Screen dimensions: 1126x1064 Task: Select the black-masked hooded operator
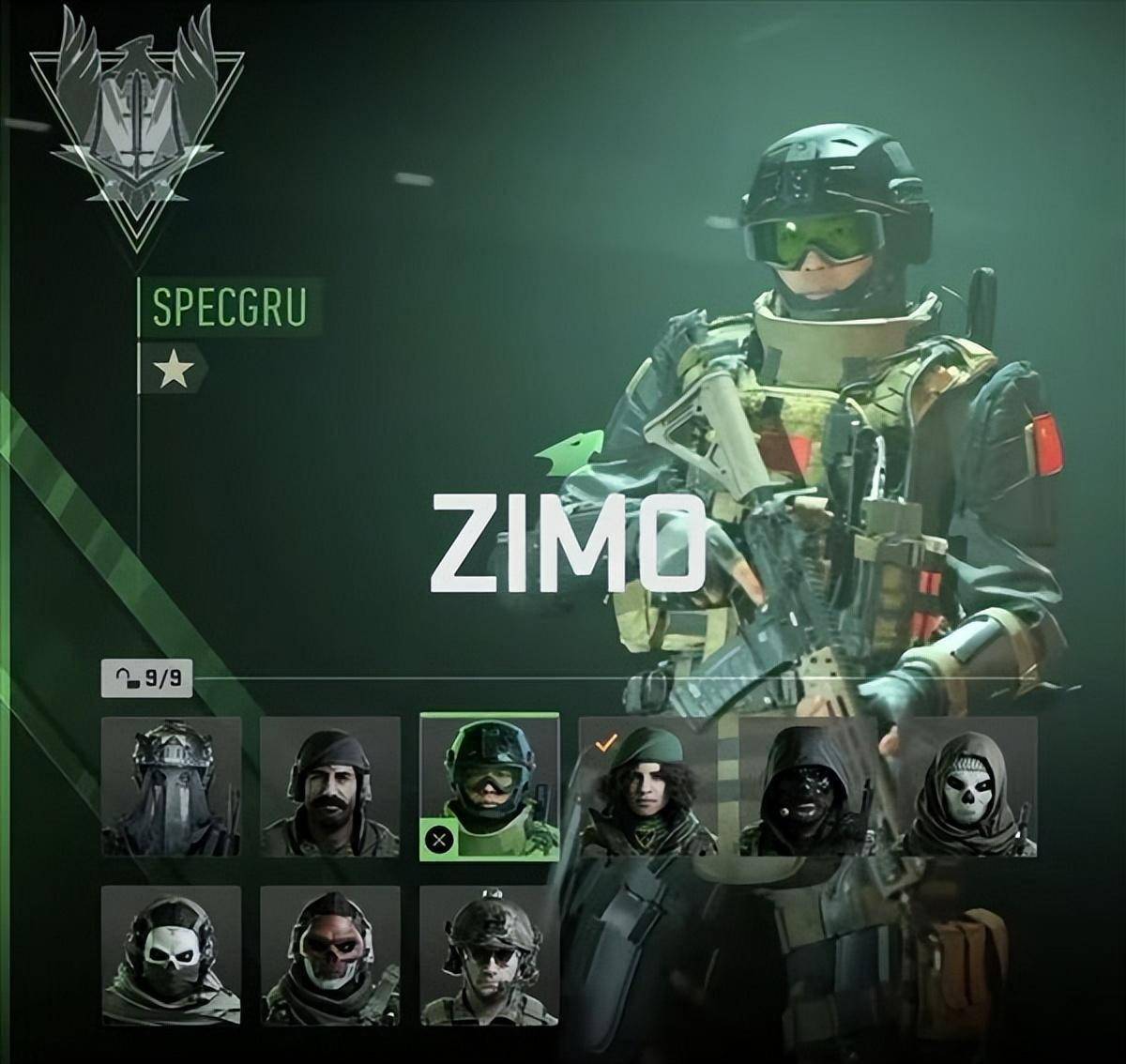(x=808, y=786)
